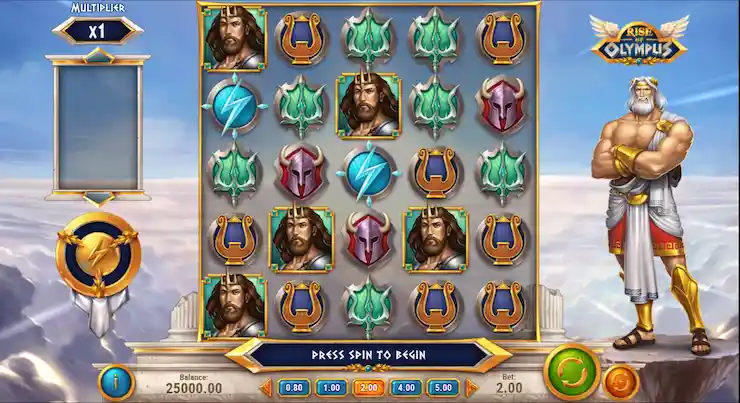740x403 pixels.
Task: Pick the 4.00 bet amount
Action: pos(404,387)
